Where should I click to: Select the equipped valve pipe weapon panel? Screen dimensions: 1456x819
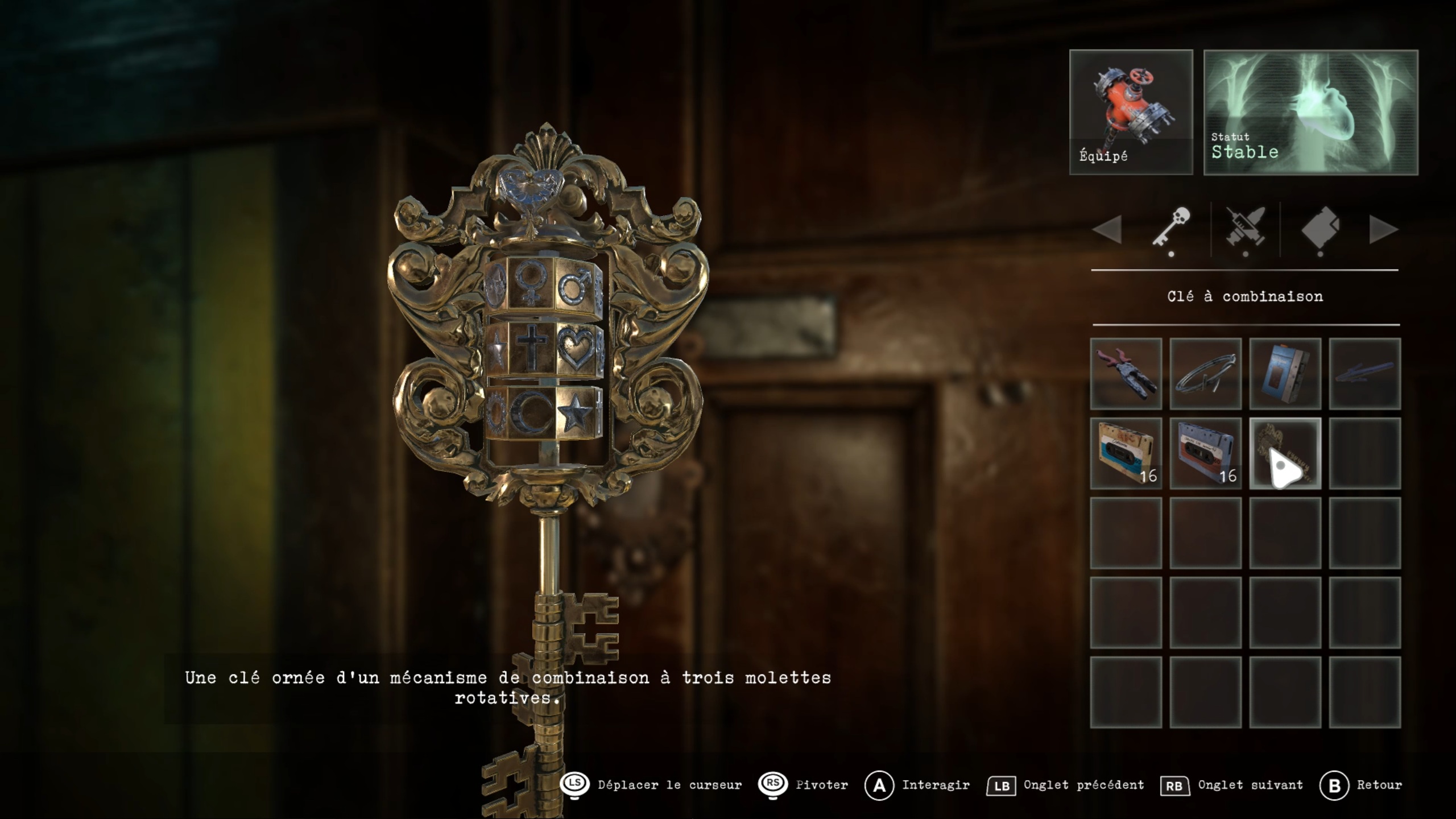point(1131,111)
